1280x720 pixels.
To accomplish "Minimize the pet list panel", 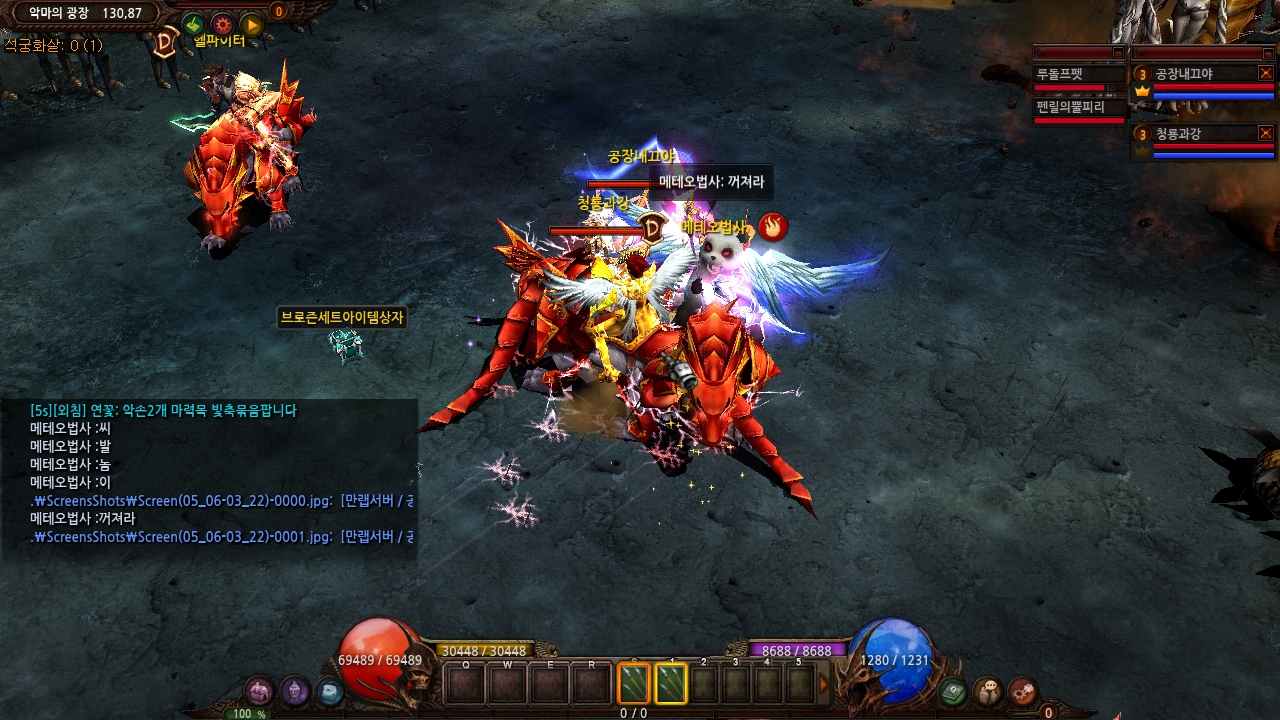I will 1118,52.
